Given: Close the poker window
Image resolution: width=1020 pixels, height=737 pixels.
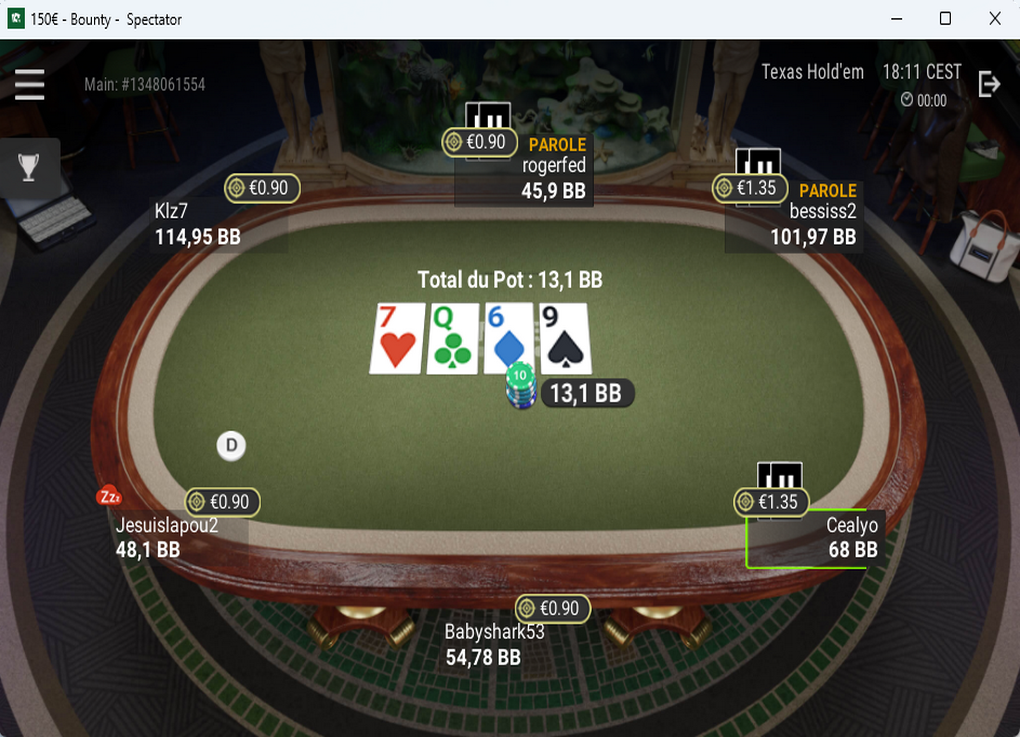Looking at the screenshot, I should (994, 19).
